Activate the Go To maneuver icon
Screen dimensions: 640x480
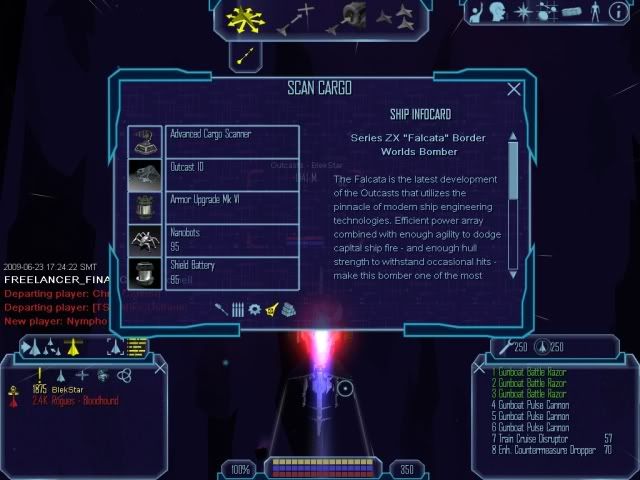pos(296,18)
